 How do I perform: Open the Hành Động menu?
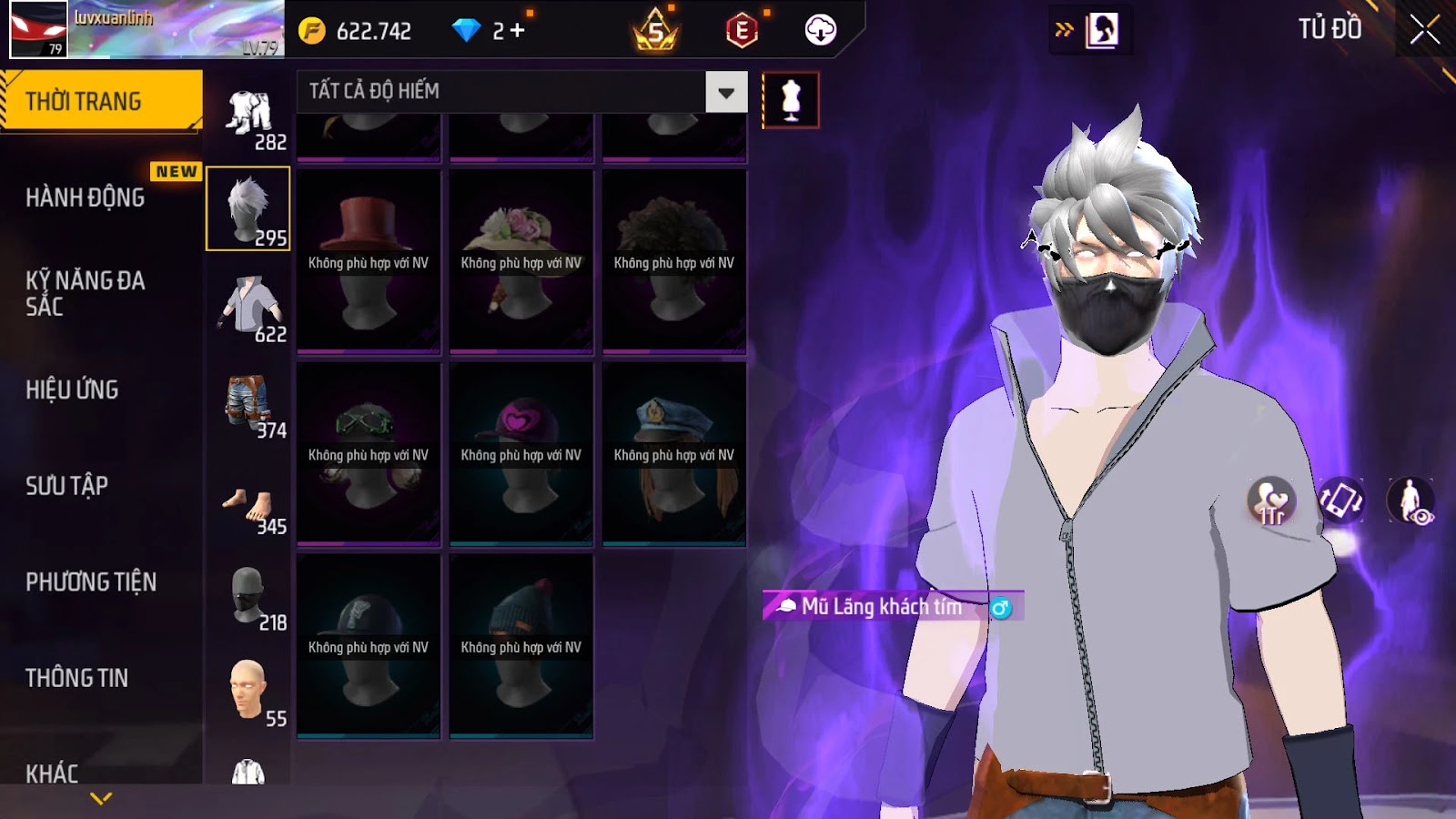(85, 197)
